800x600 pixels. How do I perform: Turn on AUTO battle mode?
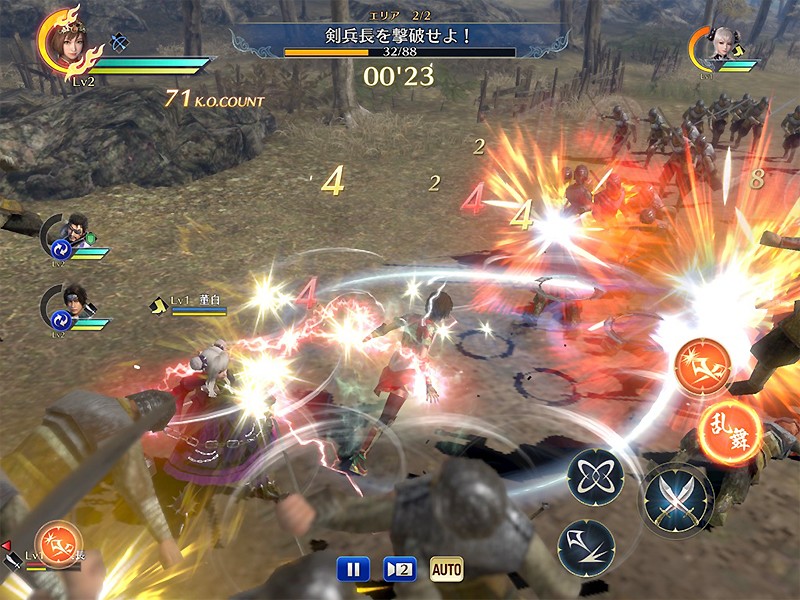click(447, 569)
